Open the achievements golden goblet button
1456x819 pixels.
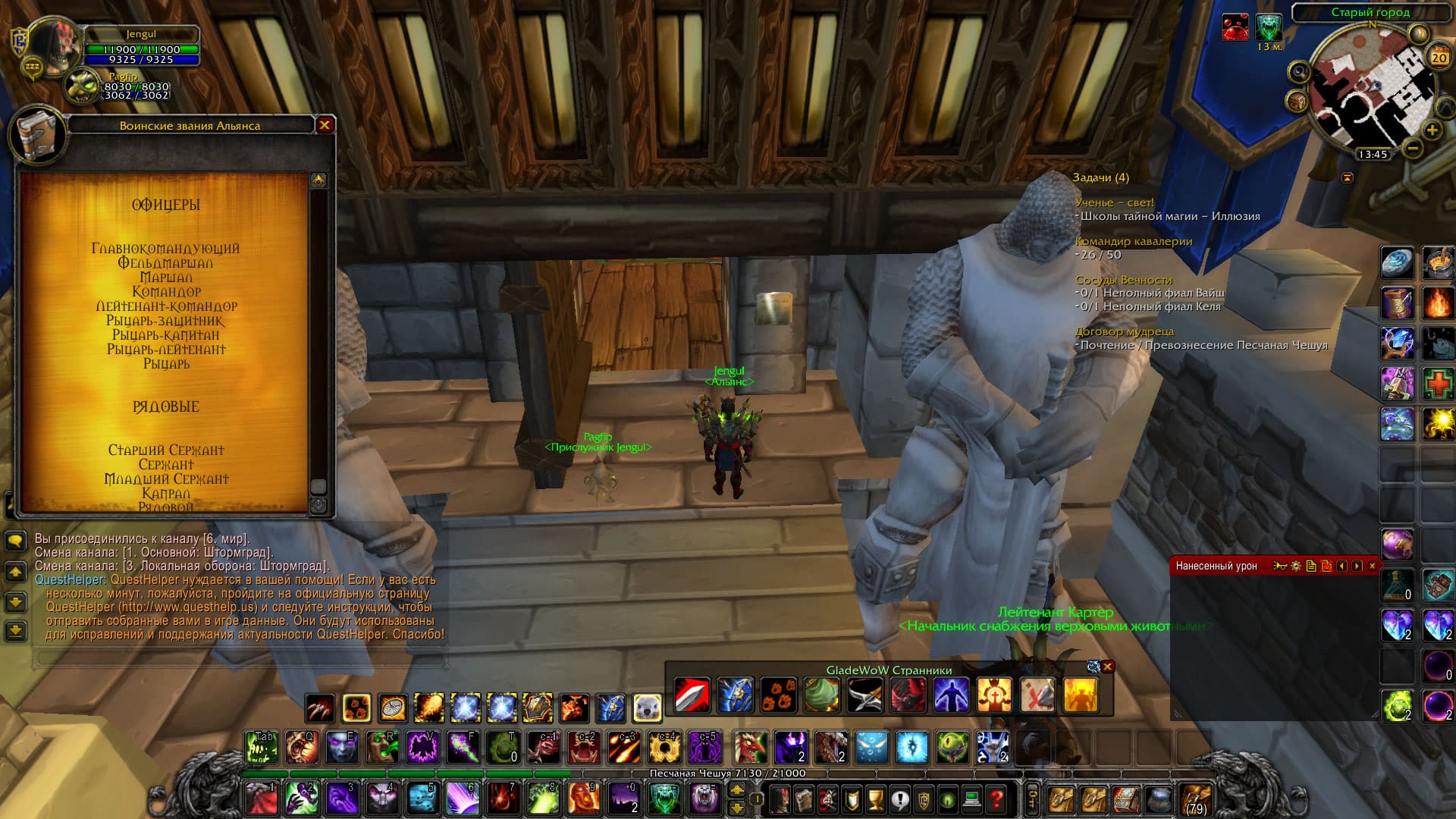[875, 799]
